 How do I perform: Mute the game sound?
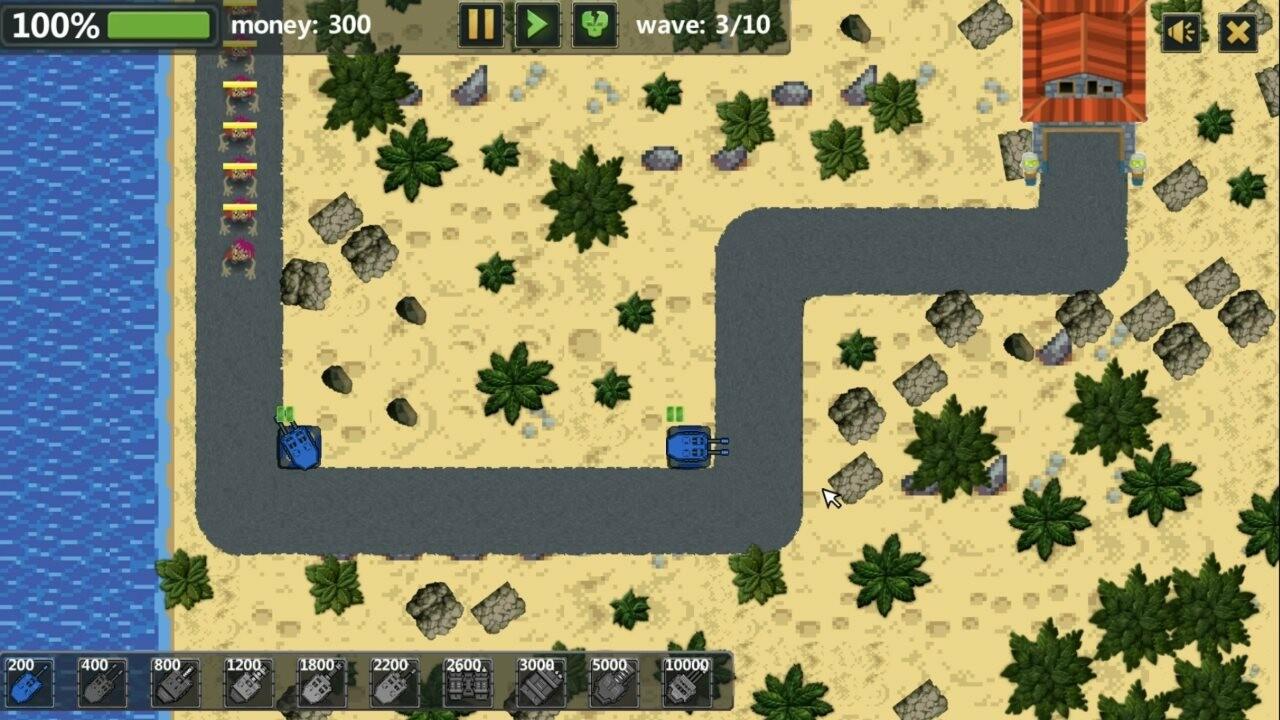click(x=1181, y=31)
